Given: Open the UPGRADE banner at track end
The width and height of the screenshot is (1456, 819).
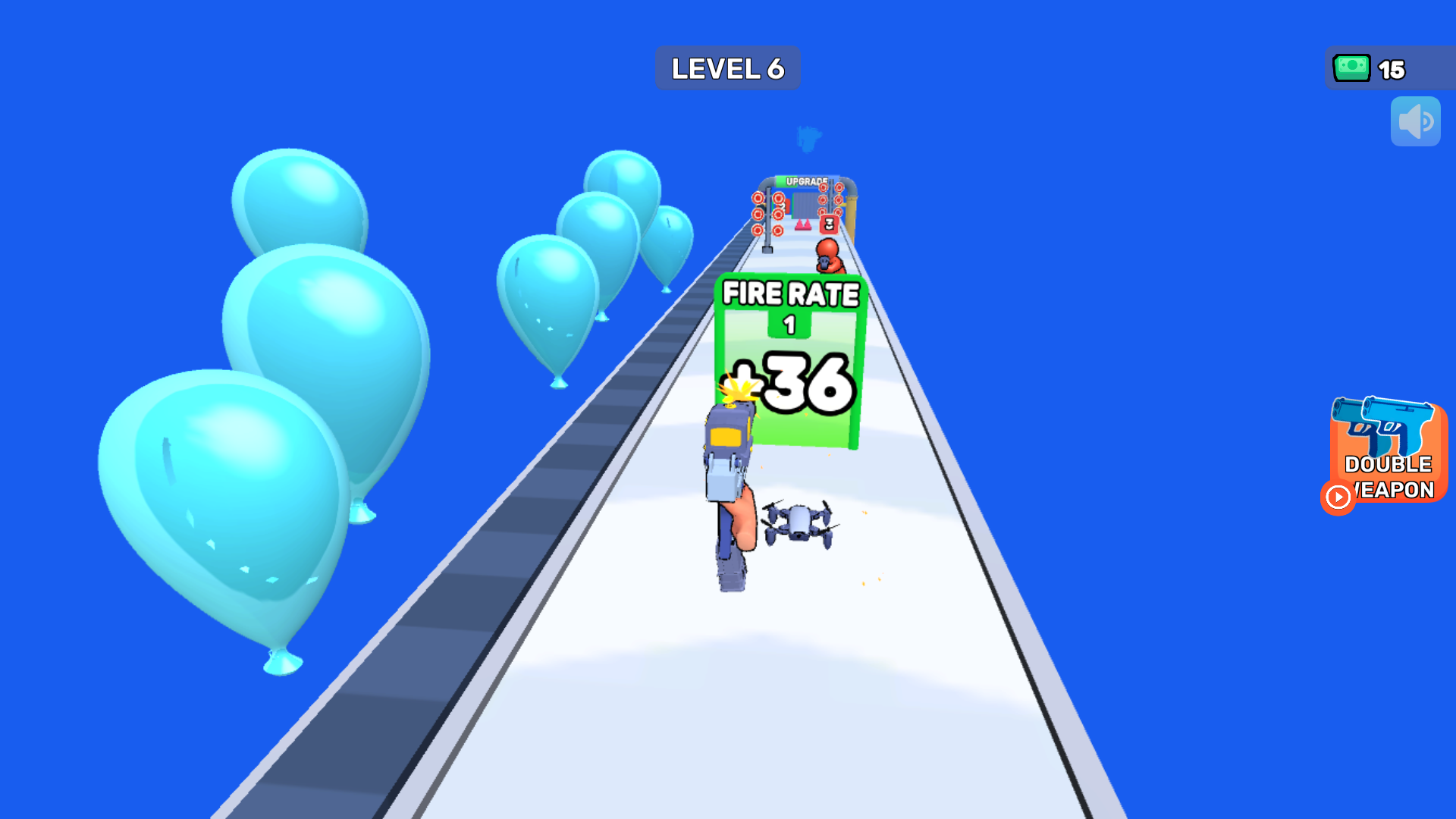Looking at the screenshot, I should tap(805, 180).
